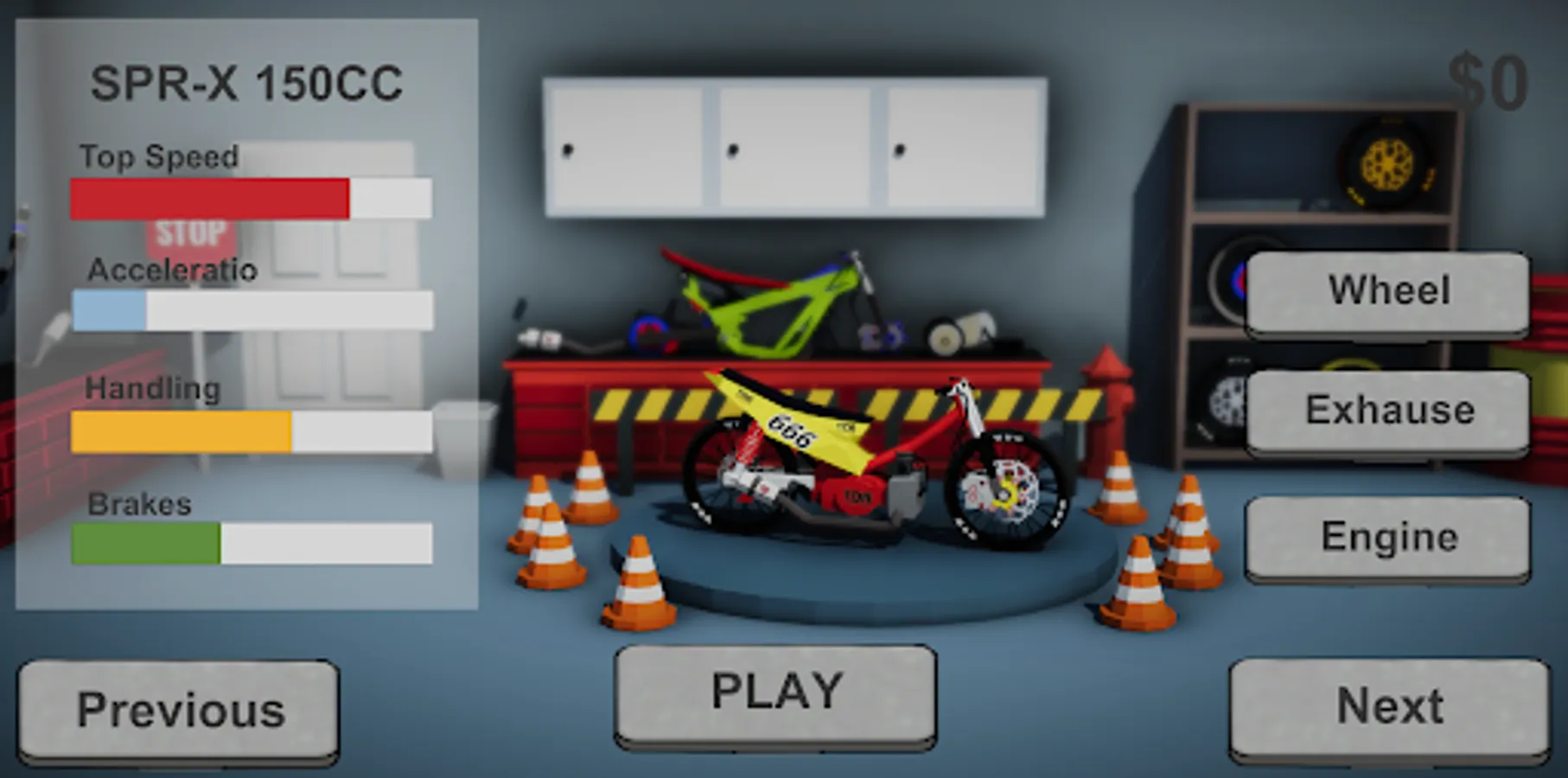Open the Exhause upgrade panel
1568x778 pixels.
click(x=1387, y=410)
